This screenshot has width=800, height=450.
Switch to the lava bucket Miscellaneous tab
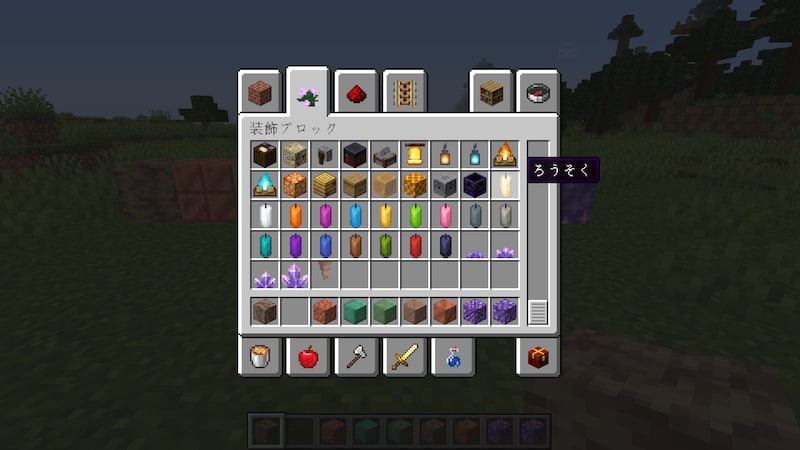260,356
